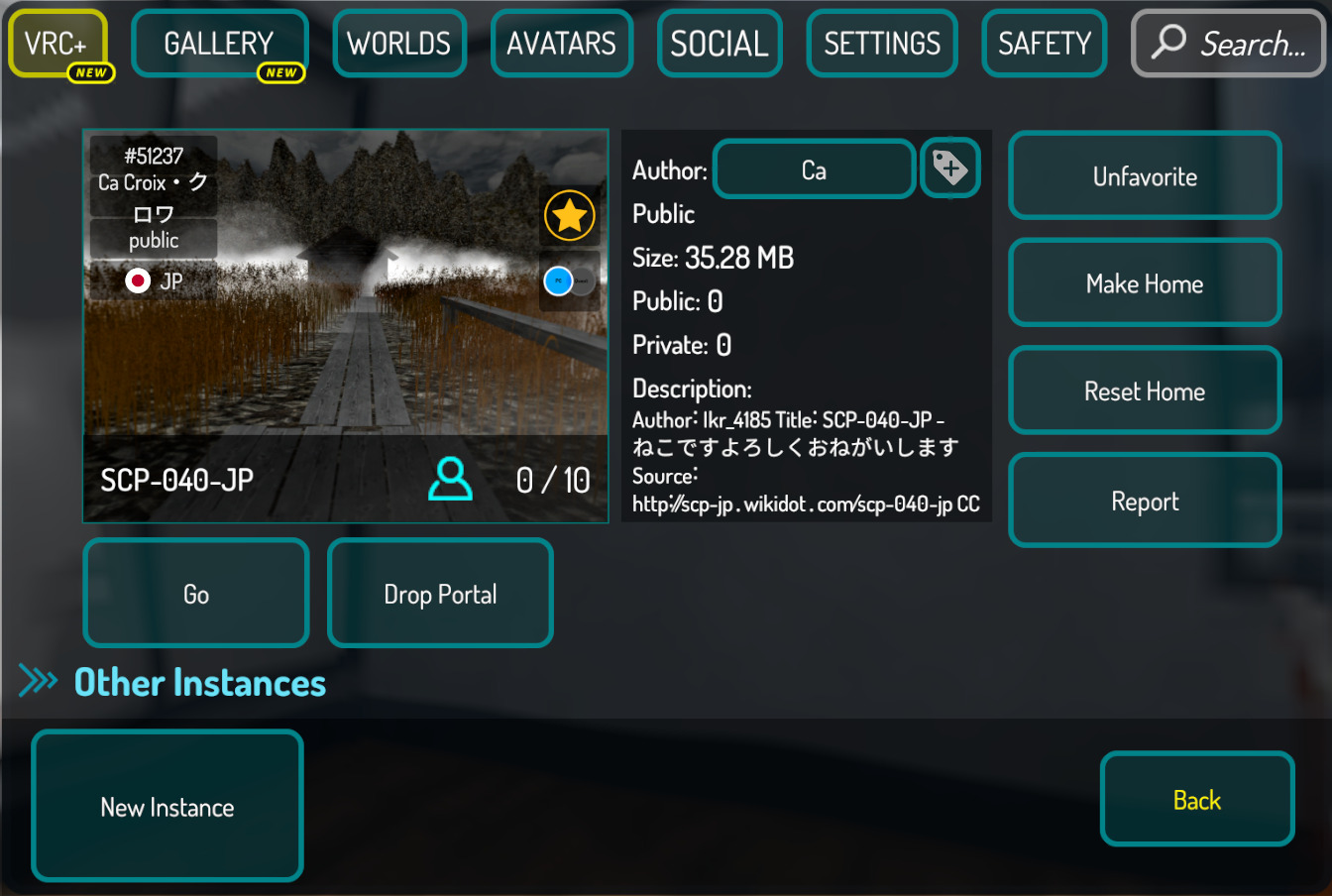1332x896 pixels.
Task: Choose Reset Home
Action: [1145, 392]
